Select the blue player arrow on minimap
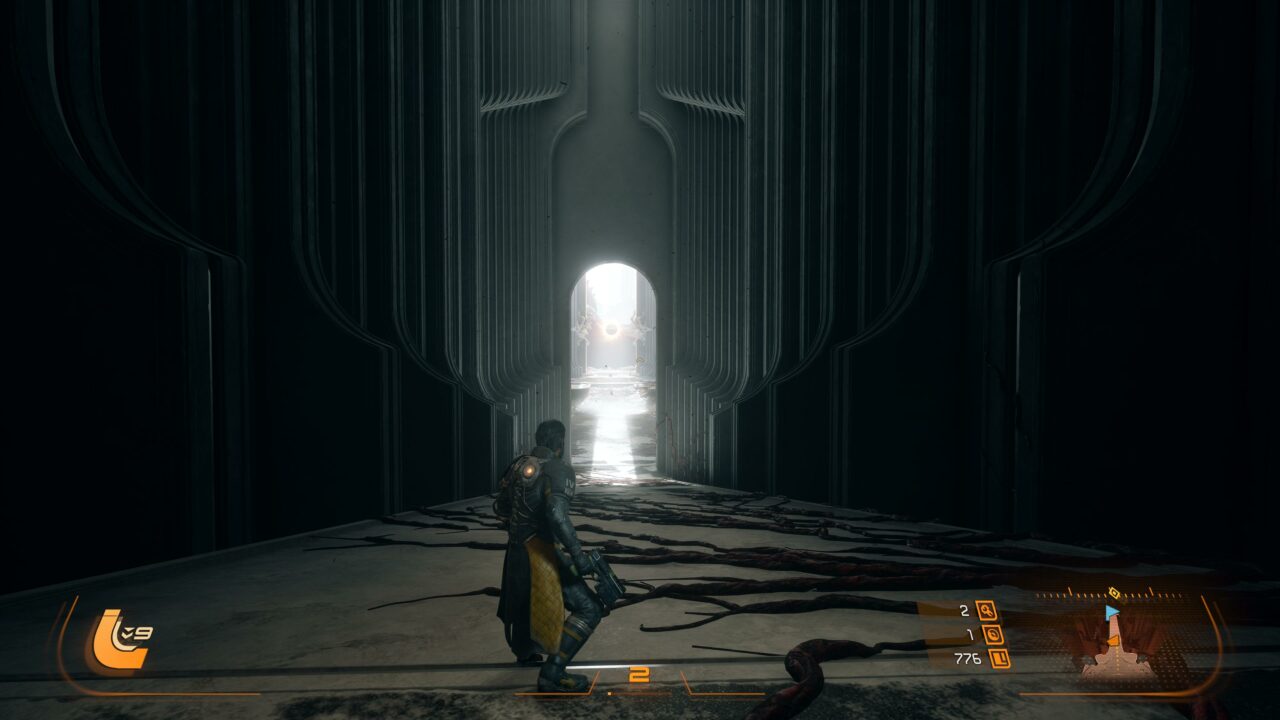 1112,612
